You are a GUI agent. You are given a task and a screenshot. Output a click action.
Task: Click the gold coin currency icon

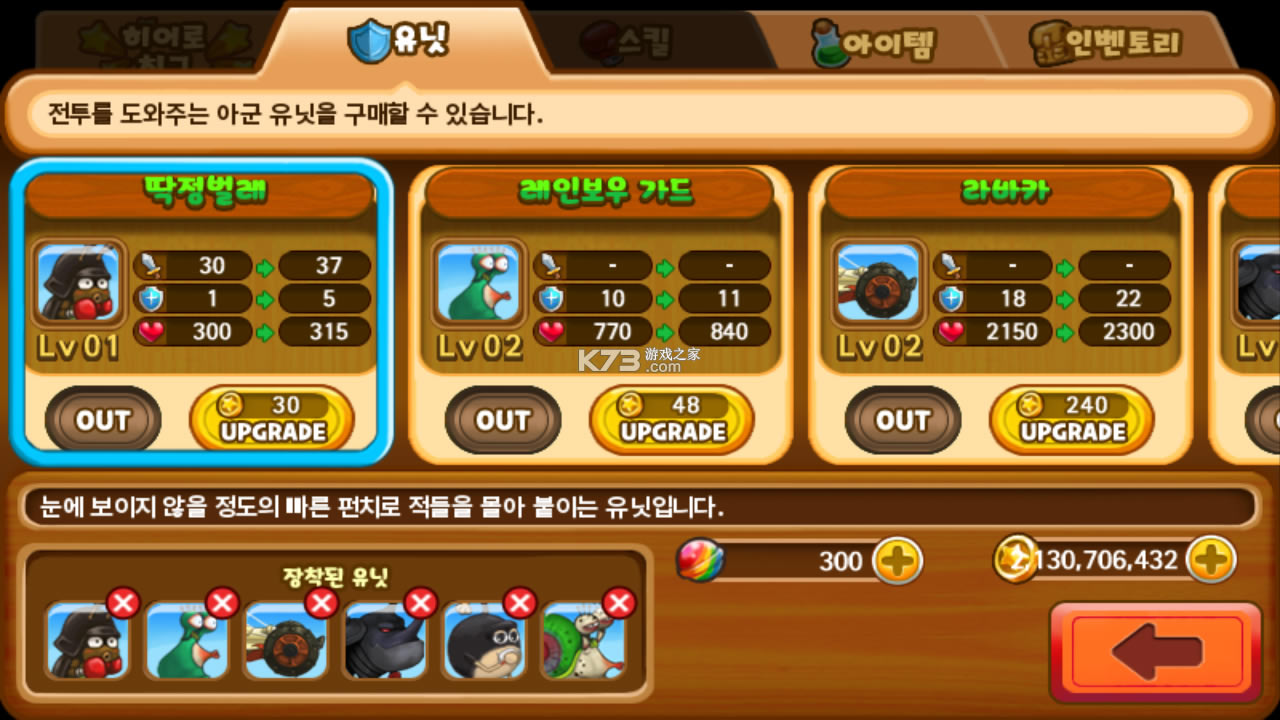pos(1015,560)
